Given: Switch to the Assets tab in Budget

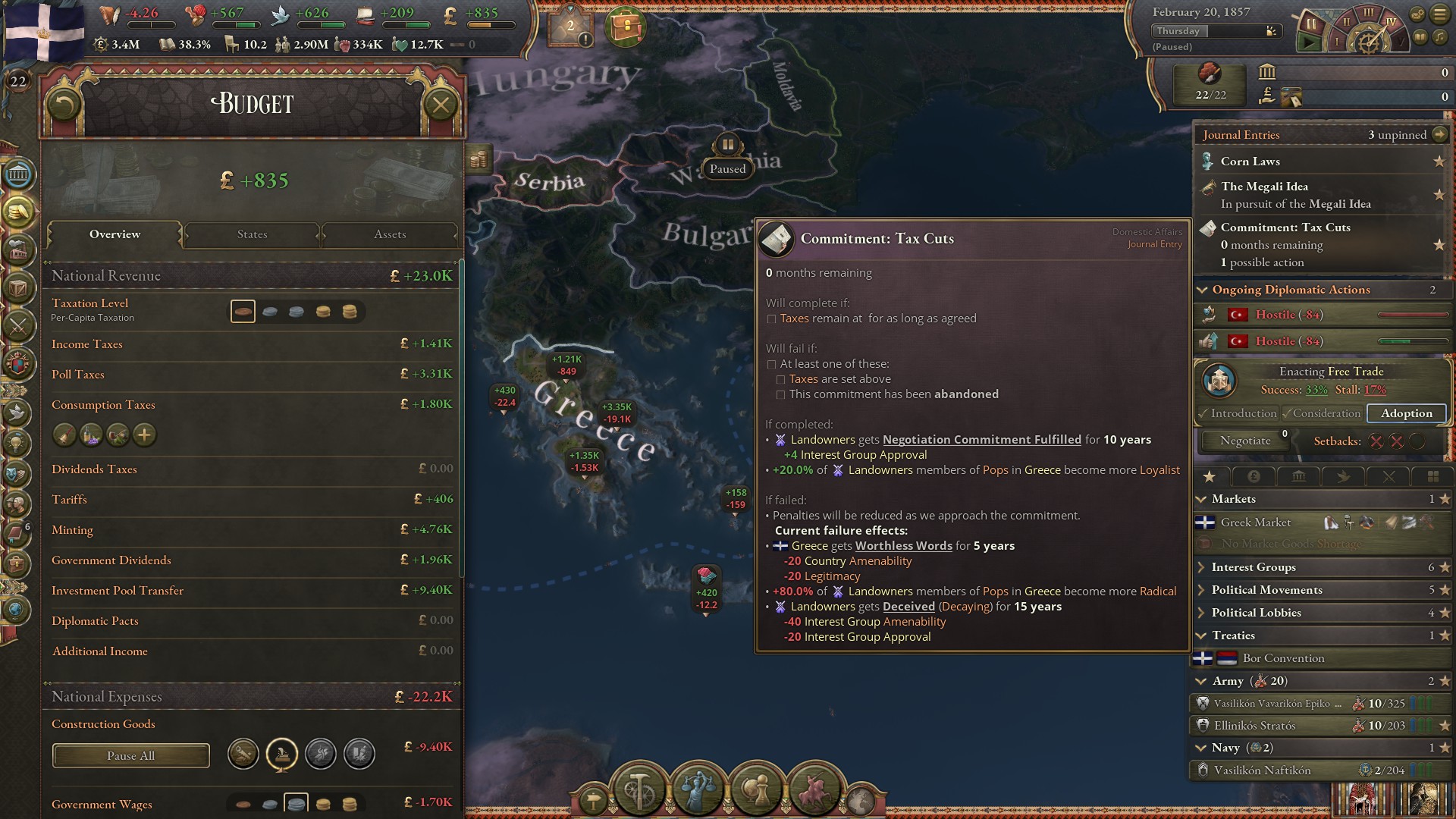Looking at the screenshot, I should coord(389,234).
